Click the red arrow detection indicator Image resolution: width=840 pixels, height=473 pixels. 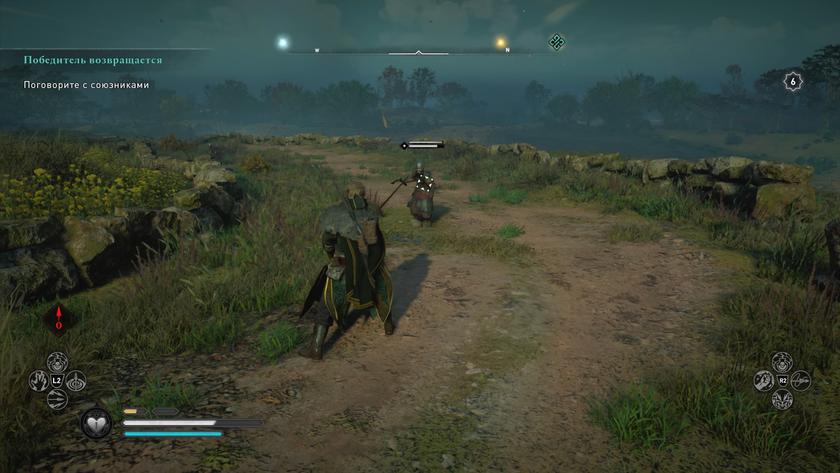tap(58, 319)
